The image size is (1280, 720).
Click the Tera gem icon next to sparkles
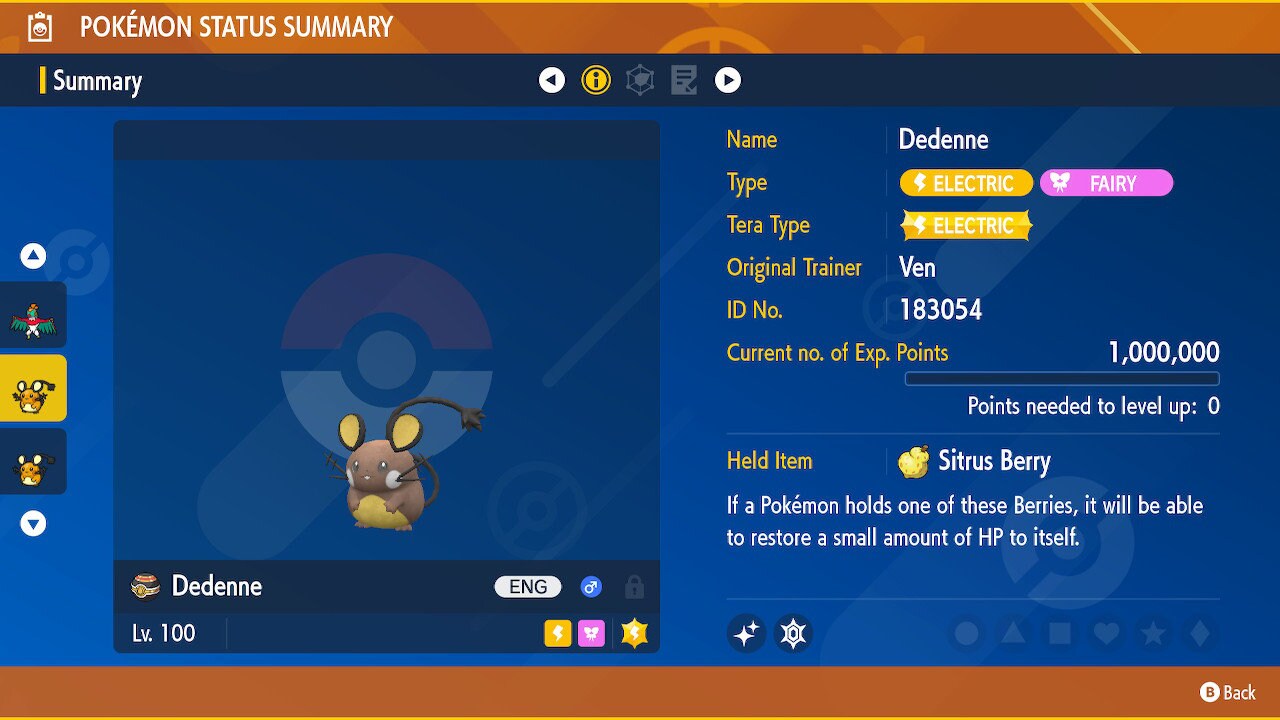793,633
